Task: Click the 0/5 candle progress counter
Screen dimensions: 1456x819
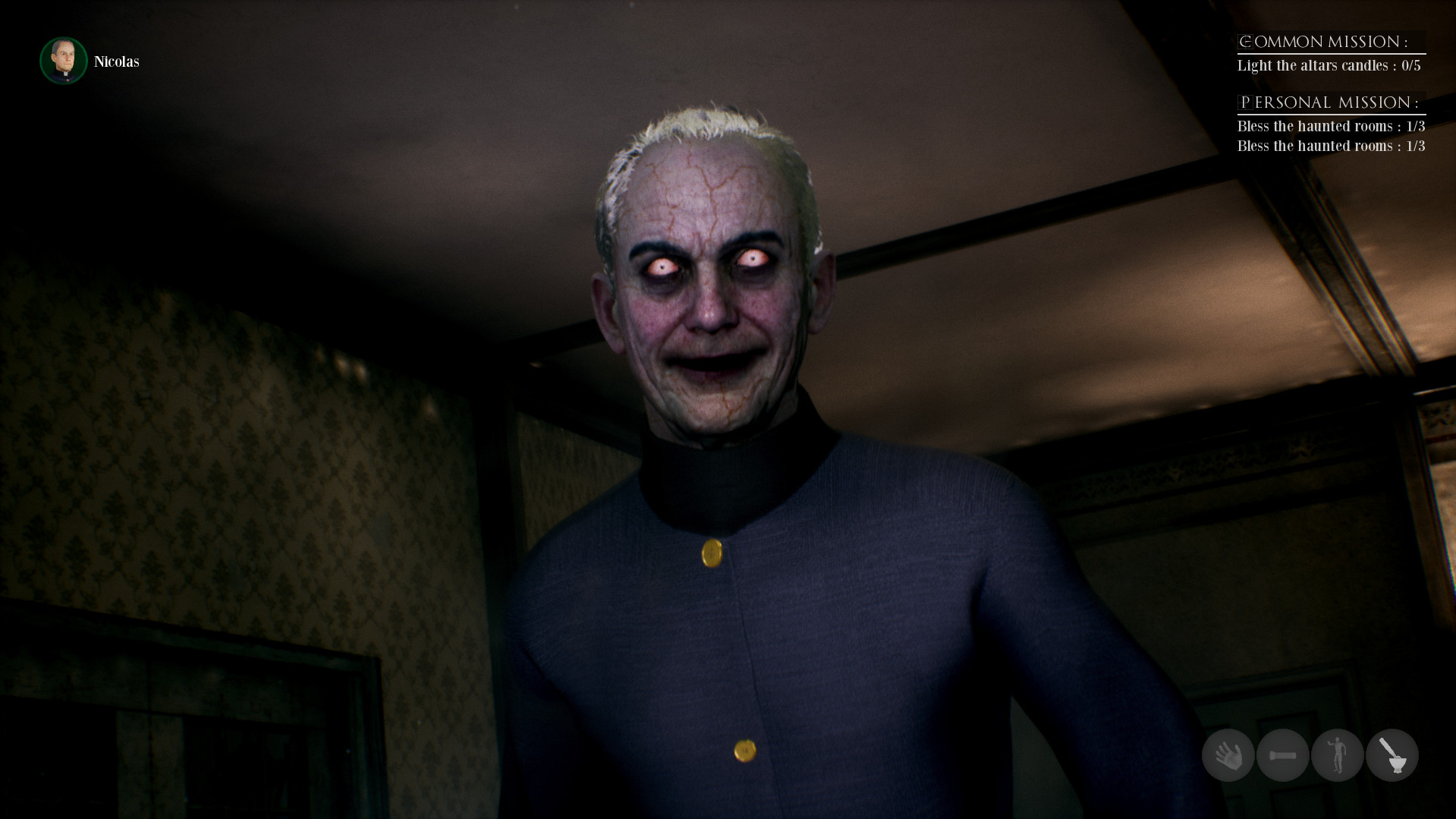Action: [1413, 65]
